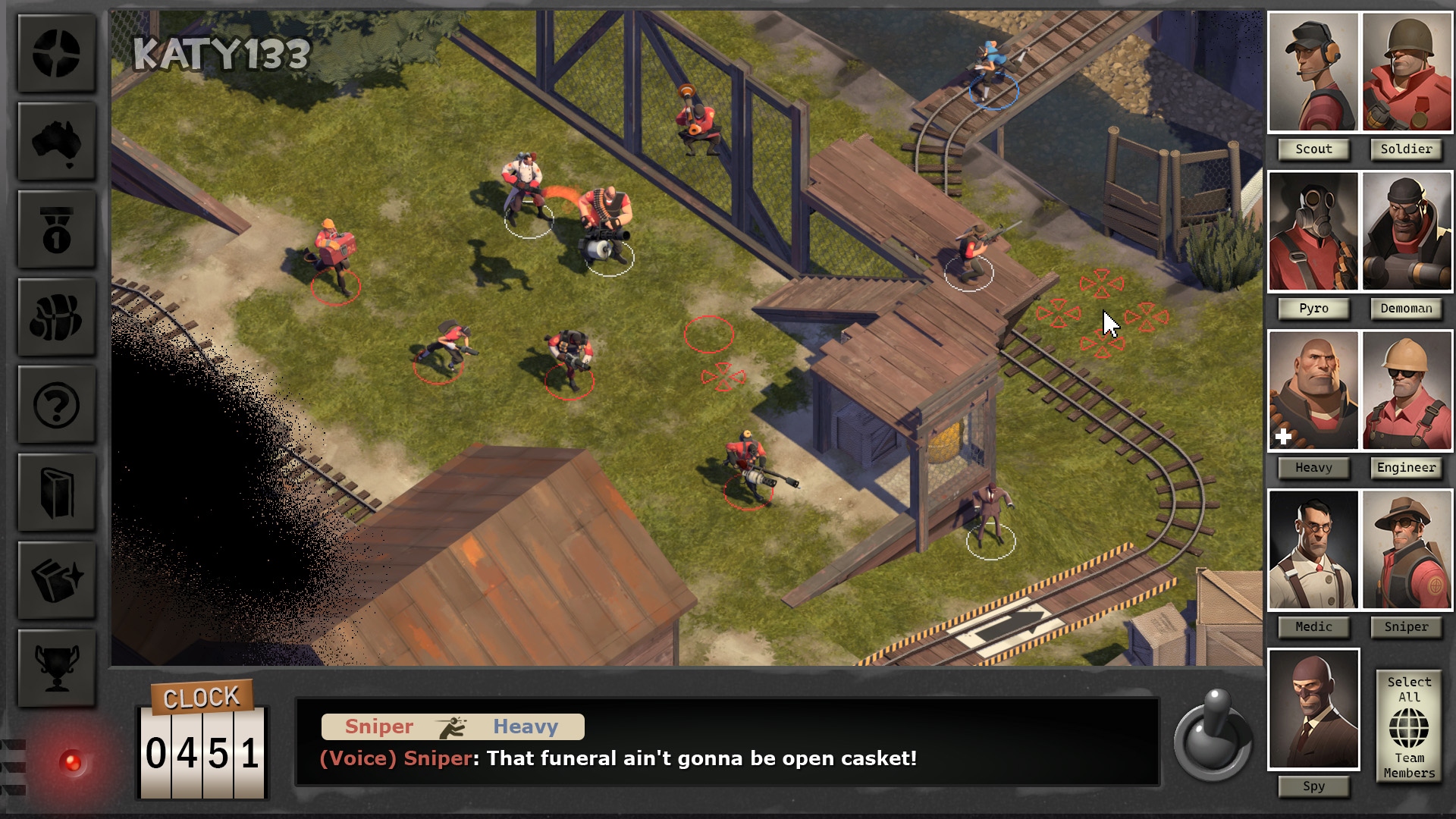Screen dimensions: 1456x819
Task: Pick the Sniper portrait
Action: coord(1407,550)
